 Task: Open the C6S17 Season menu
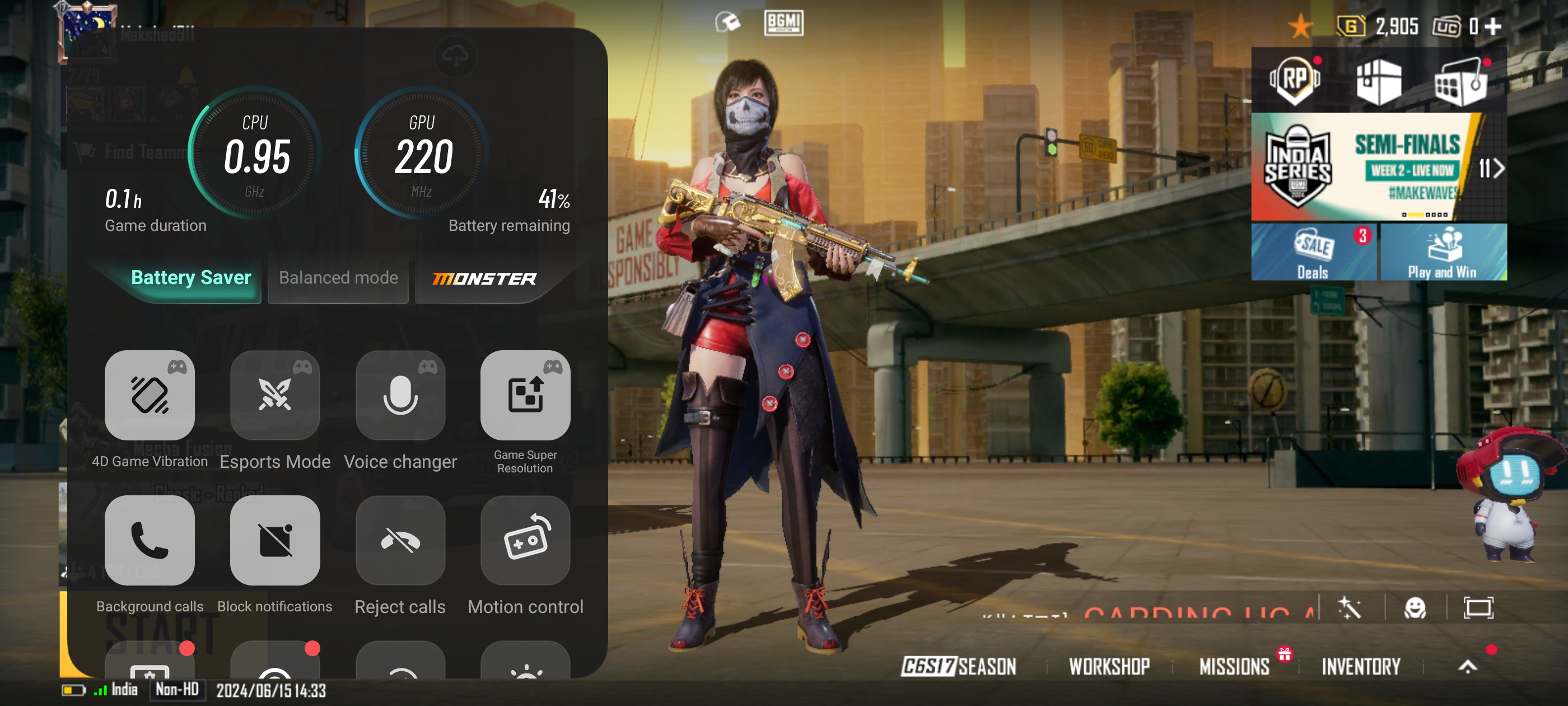point(959,666)
